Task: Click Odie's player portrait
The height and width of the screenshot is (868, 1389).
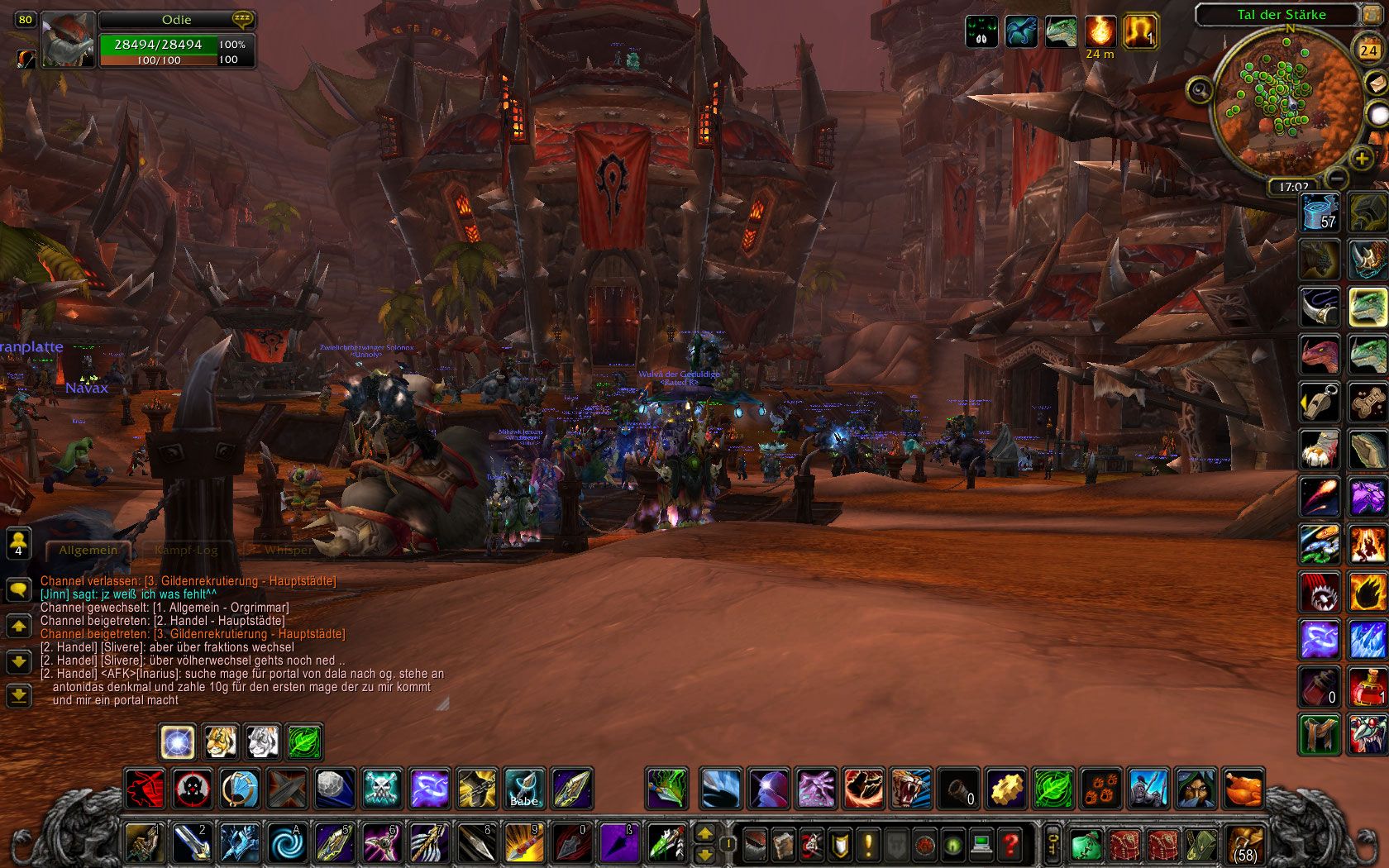Action: pos(68,39)
